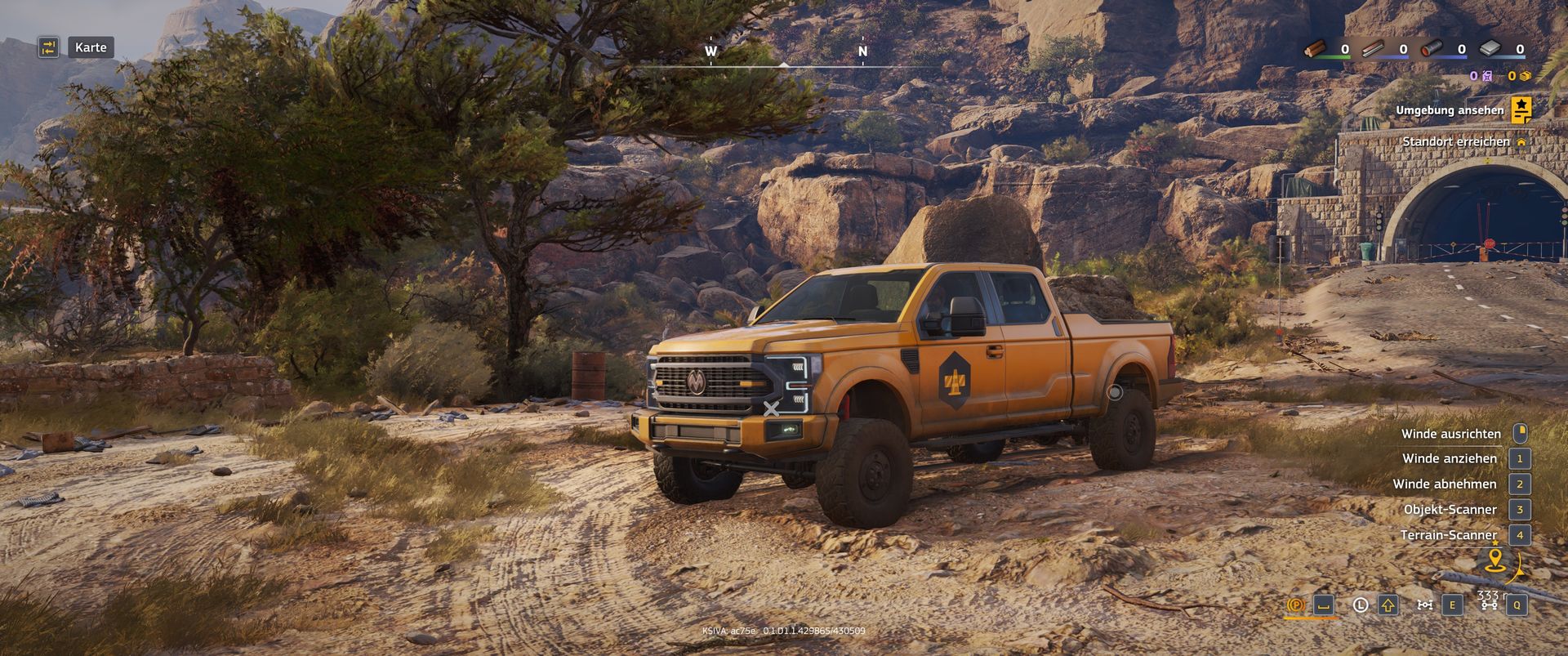Click the wood logs resource icon
Image resolution: width=1568 pixels, height=656 pixels.
pyautogui.click(x=1316, y=49)
